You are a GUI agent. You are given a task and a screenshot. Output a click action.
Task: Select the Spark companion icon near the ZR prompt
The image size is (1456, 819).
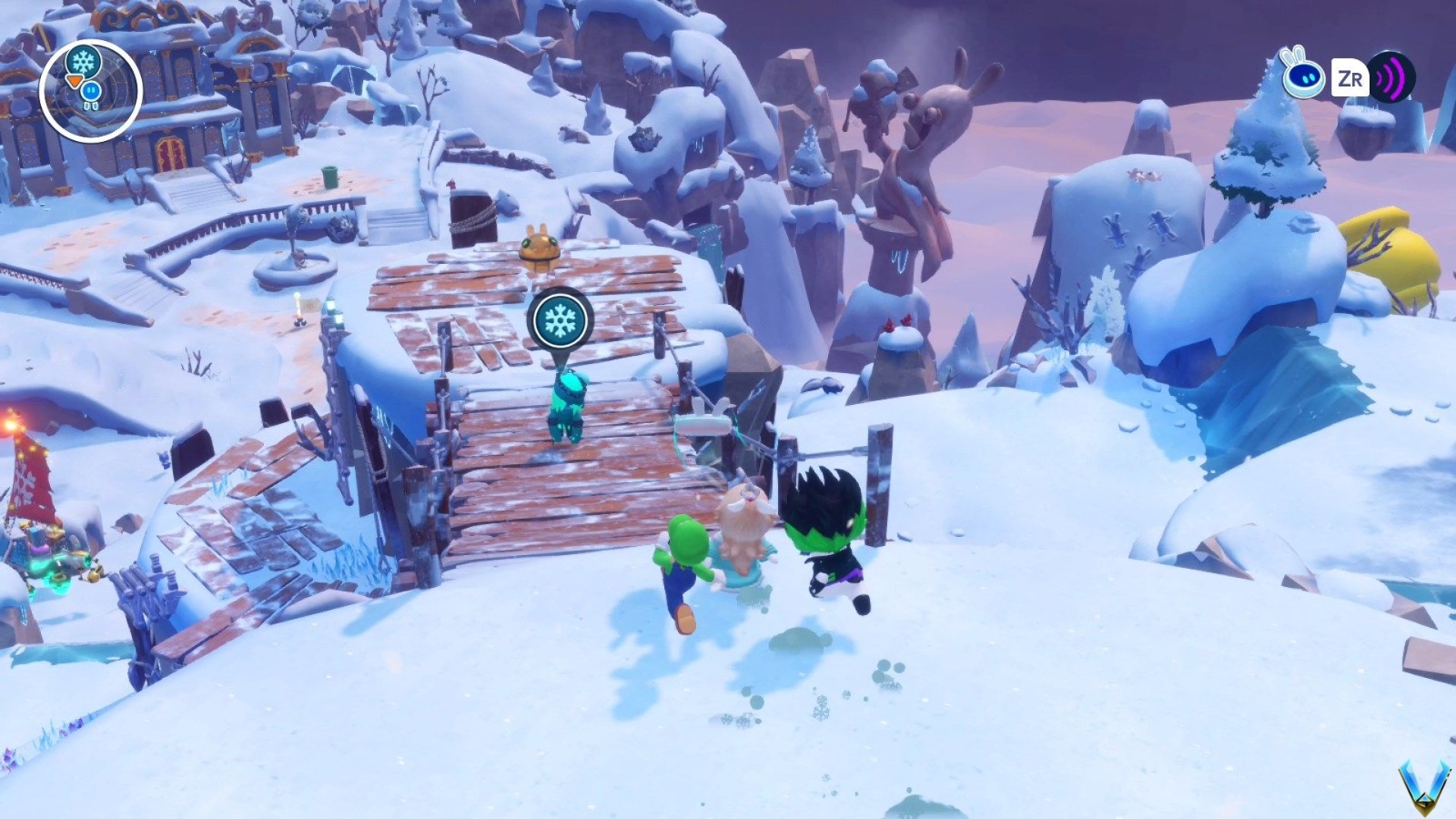tap(1305, 79)
